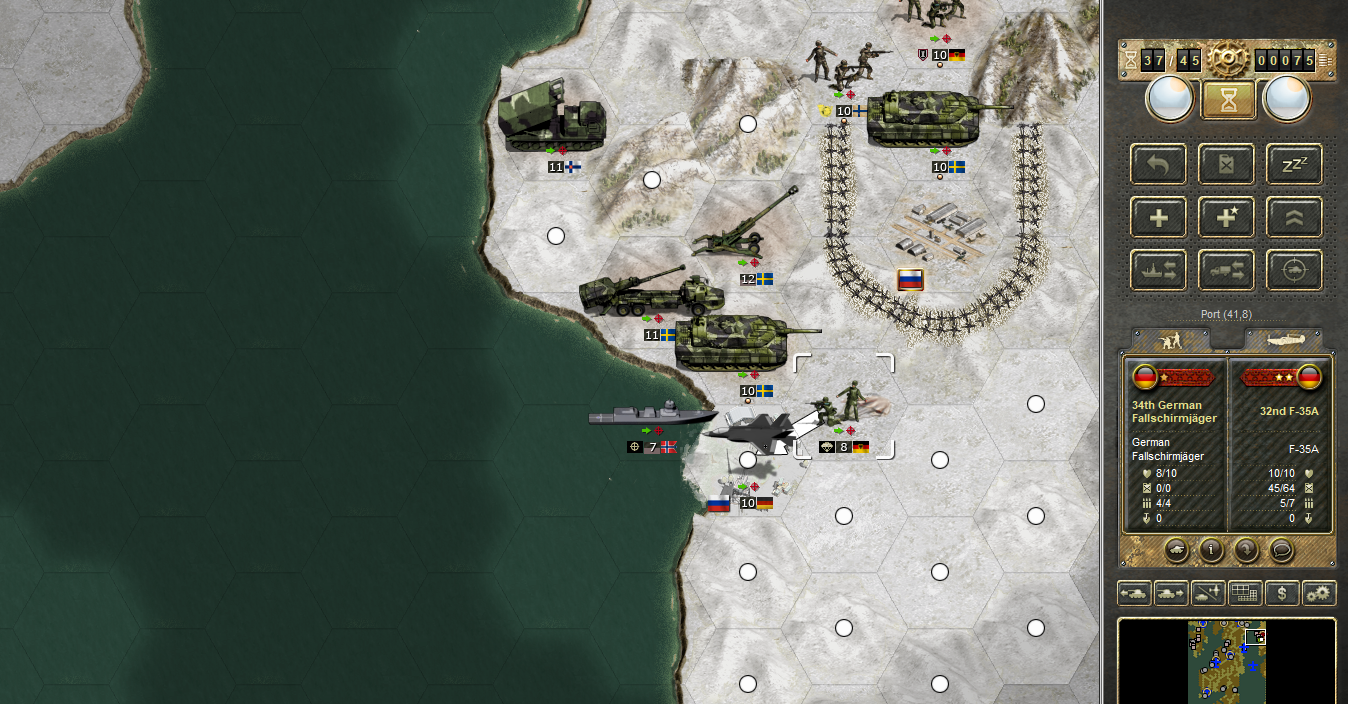The image size is (1348, 704).
Task: Click the minimap to move the view
Action: [1226, 660]
